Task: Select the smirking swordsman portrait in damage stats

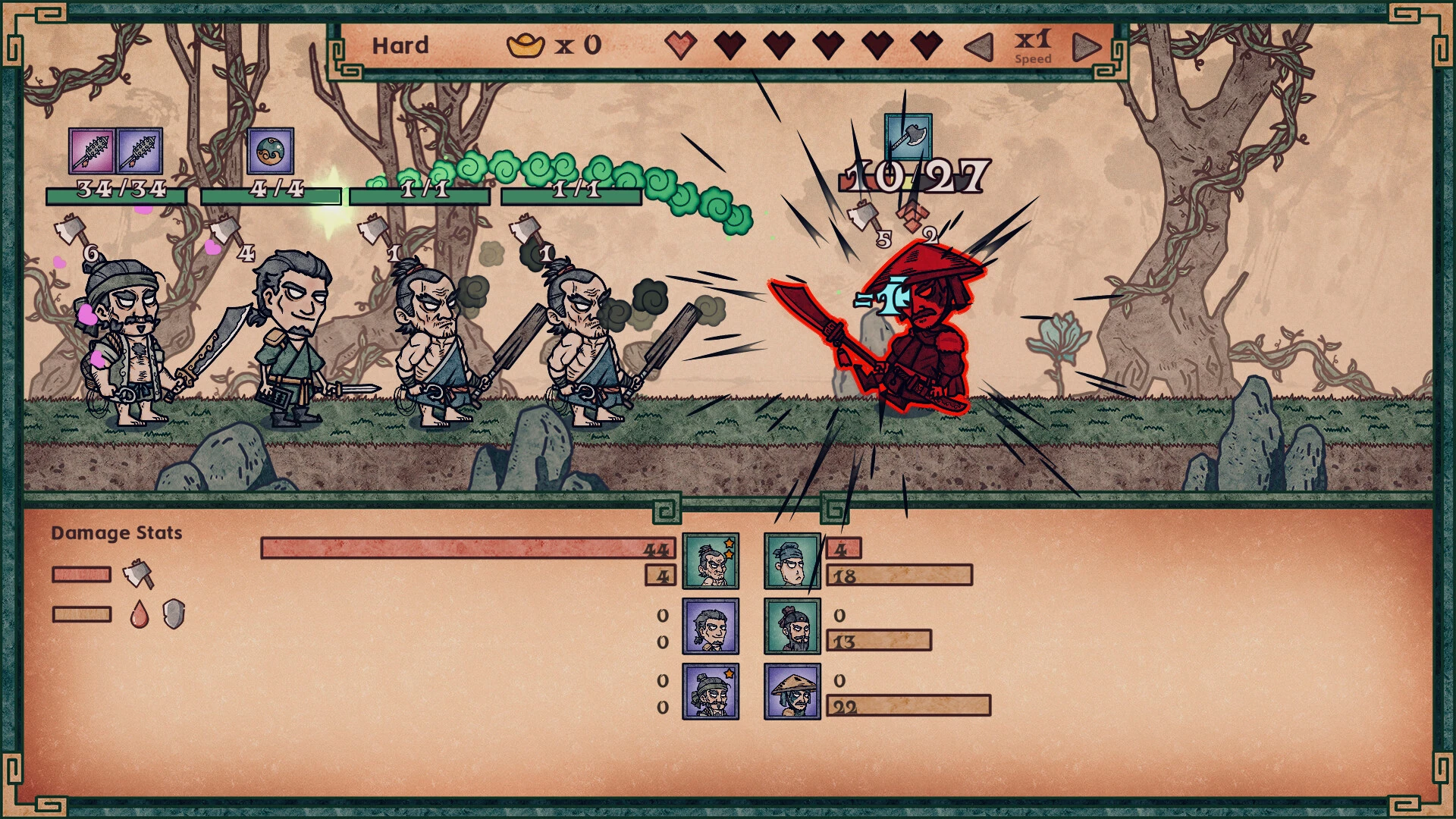Action: (711, 626)
